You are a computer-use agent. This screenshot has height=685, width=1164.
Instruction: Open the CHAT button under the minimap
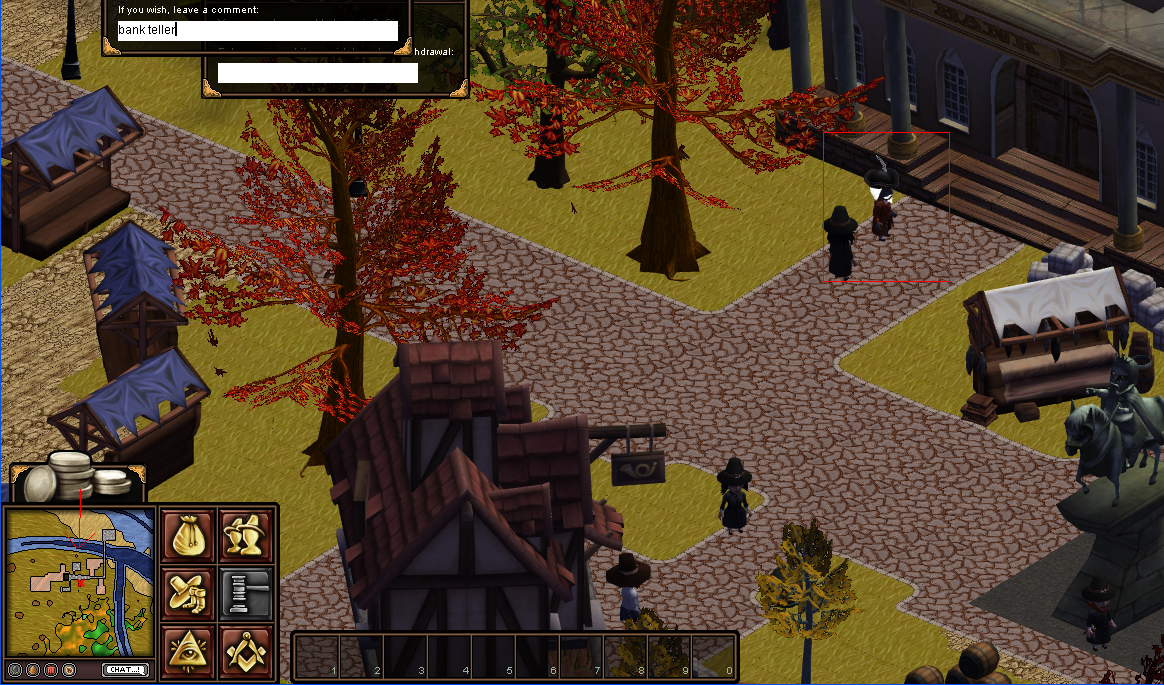(126, 670)
